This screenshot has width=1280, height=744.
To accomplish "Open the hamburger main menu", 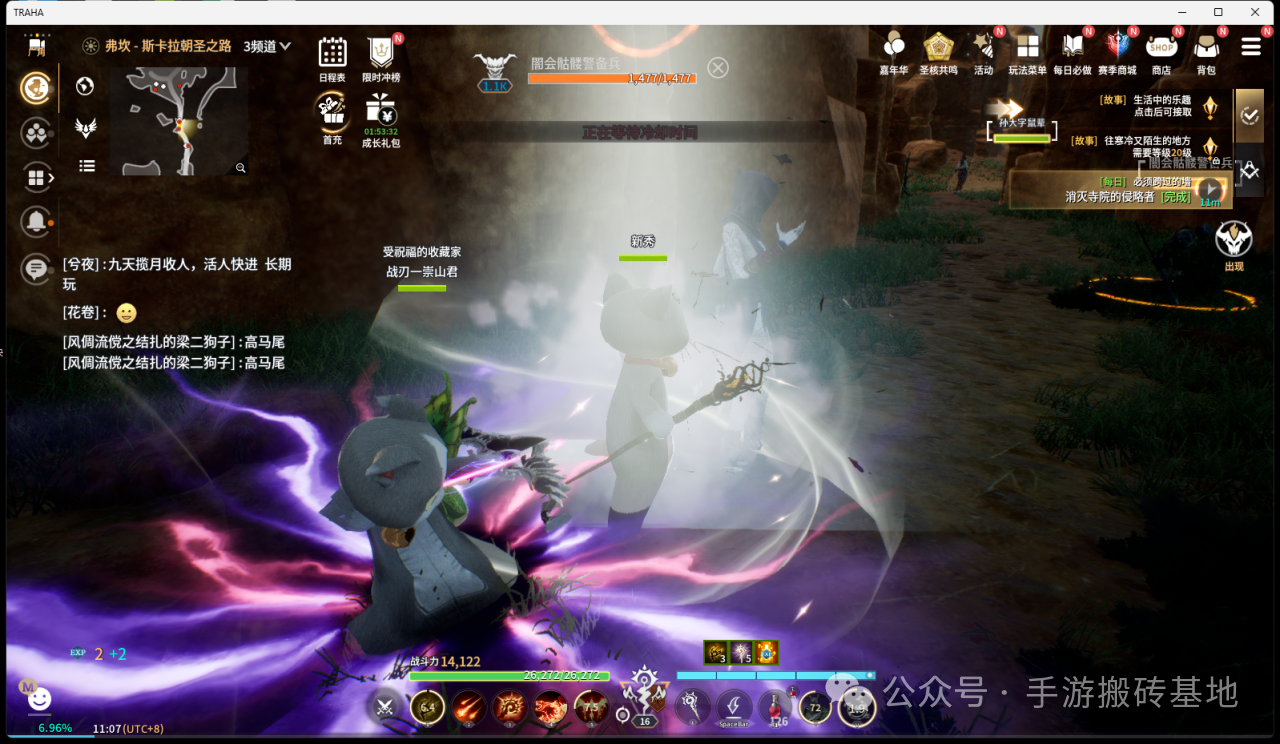I will (1250, 47).
